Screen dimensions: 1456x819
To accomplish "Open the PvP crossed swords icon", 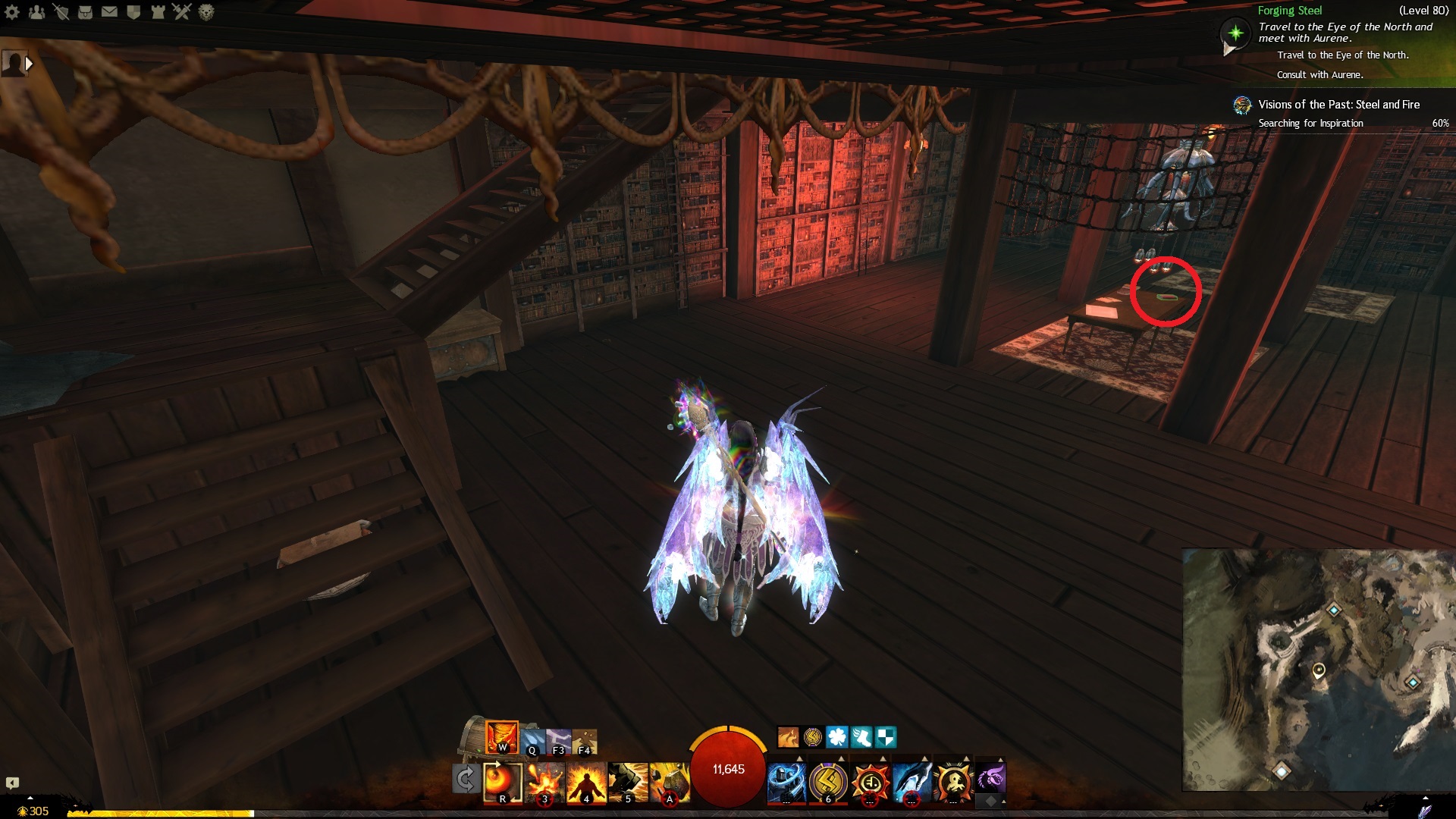I will [x=182, y=11].
